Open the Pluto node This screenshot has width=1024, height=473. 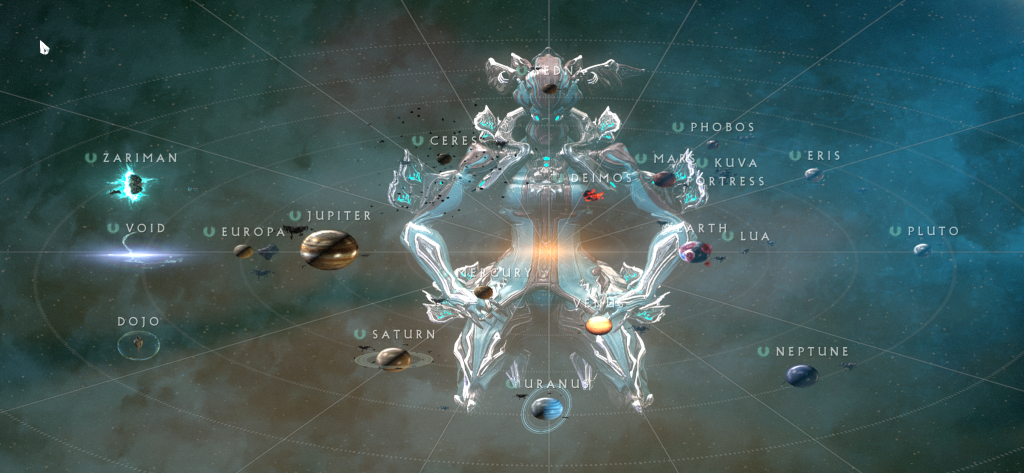pyautogui.click(x=921, y=249)
